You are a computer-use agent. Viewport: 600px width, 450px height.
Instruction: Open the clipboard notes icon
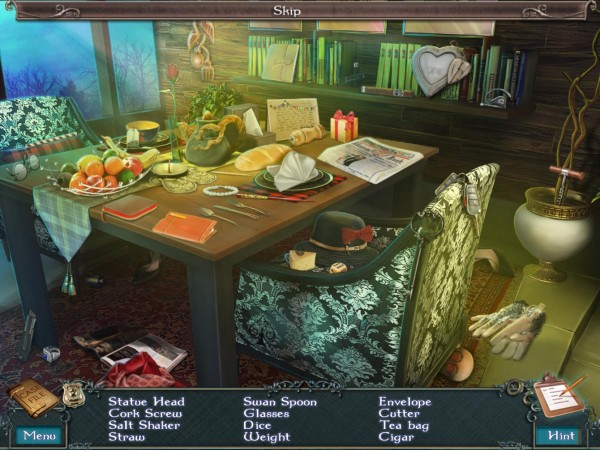tap(557, 396)
